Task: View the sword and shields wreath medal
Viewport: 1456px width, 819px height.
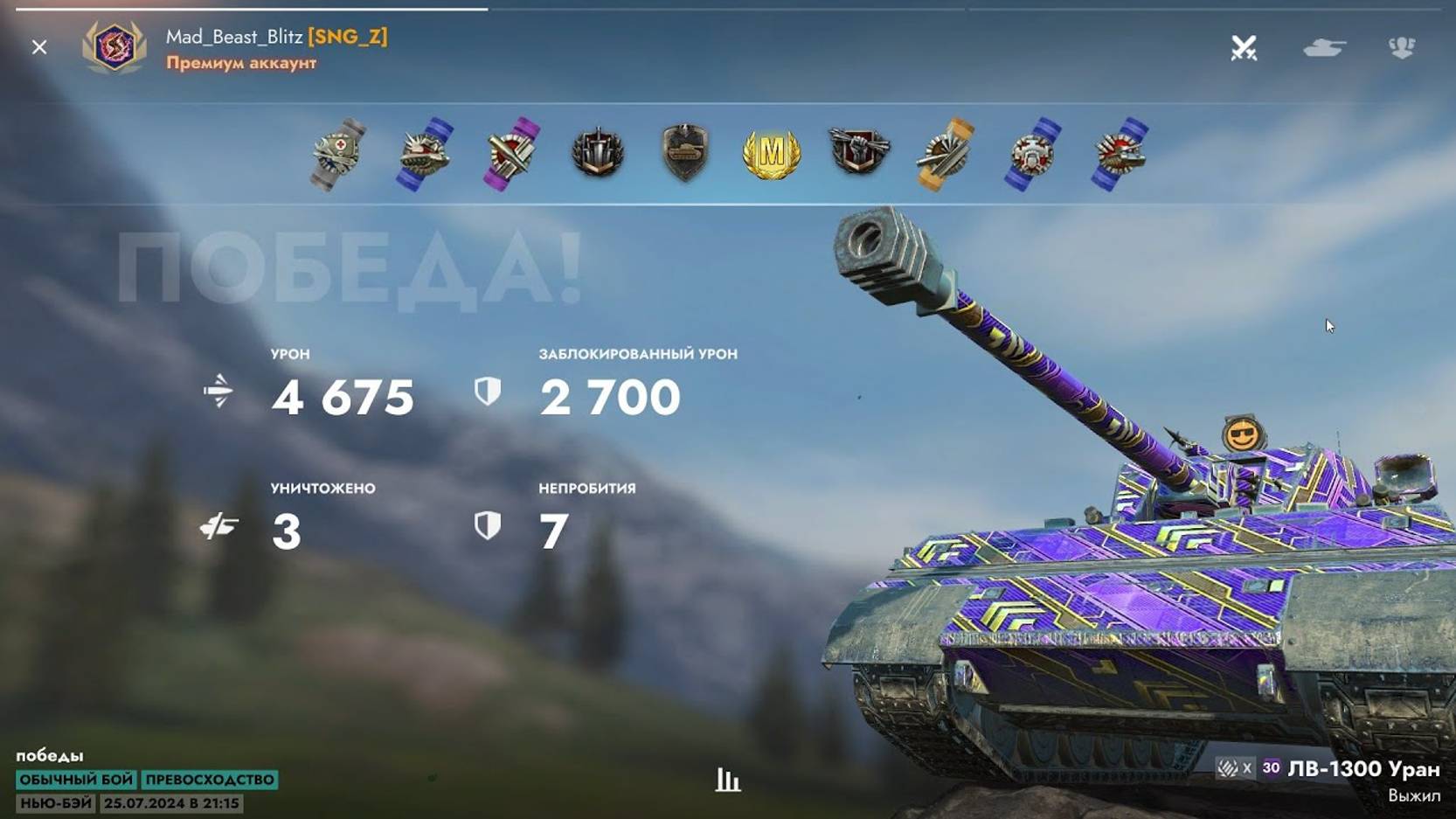Action: click(599, 153)
